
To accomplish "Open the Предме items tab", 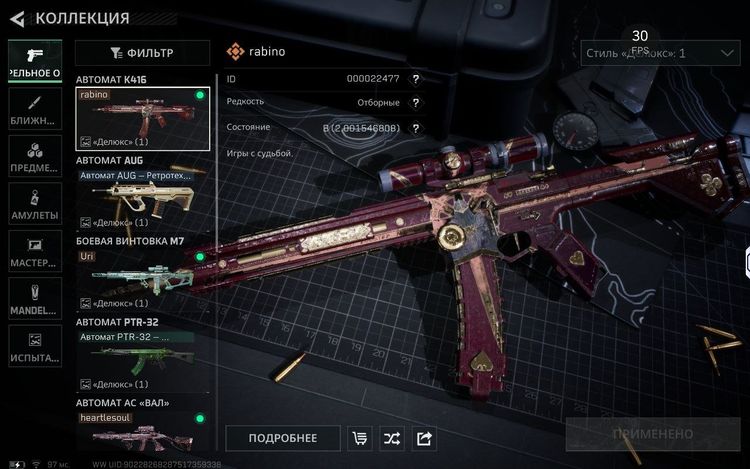I will pos(35,155).
